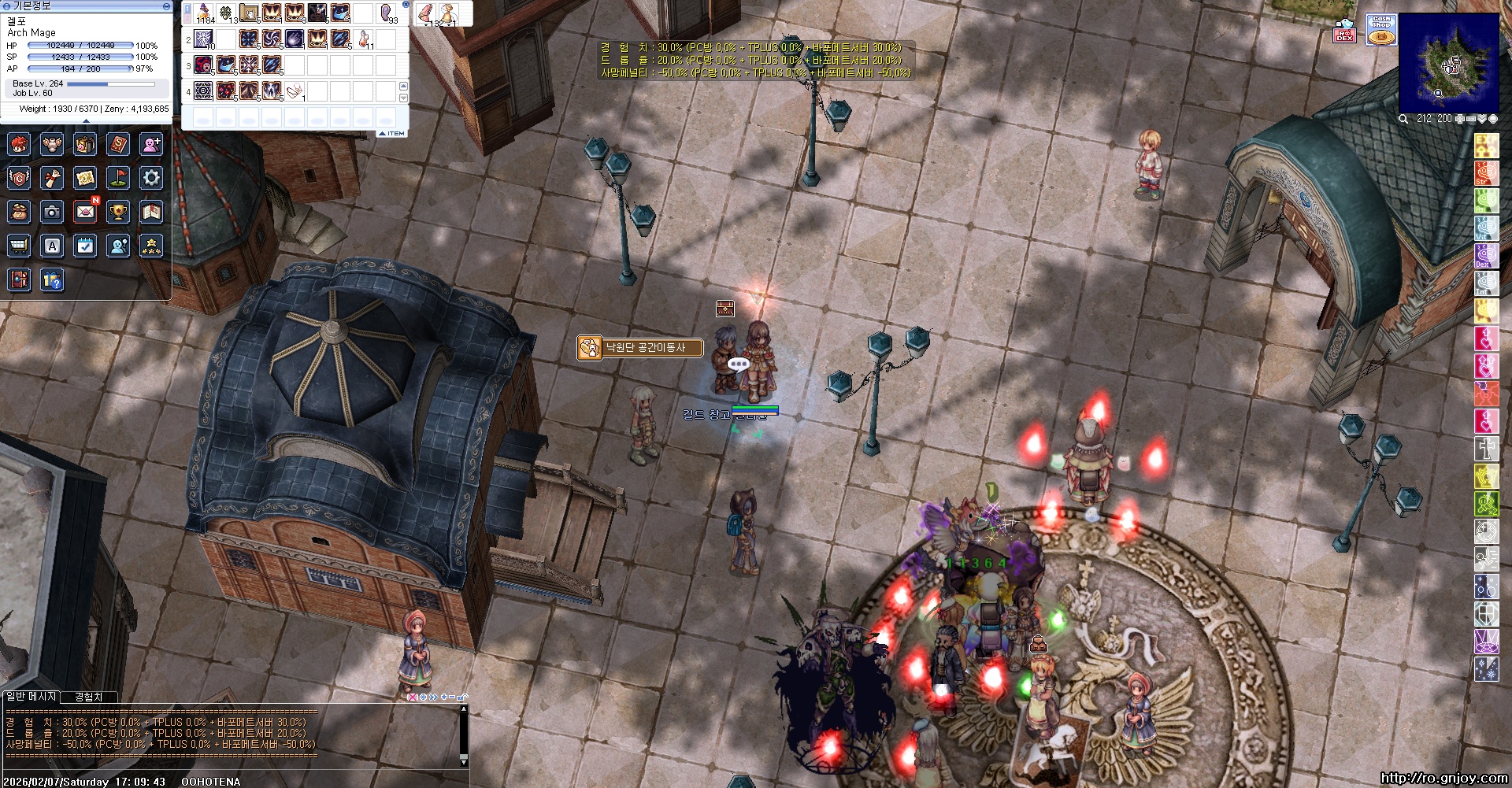1512x788 pixels.
Task: Select the 일반 메시지 chat tab
Action: coord(31,697)
